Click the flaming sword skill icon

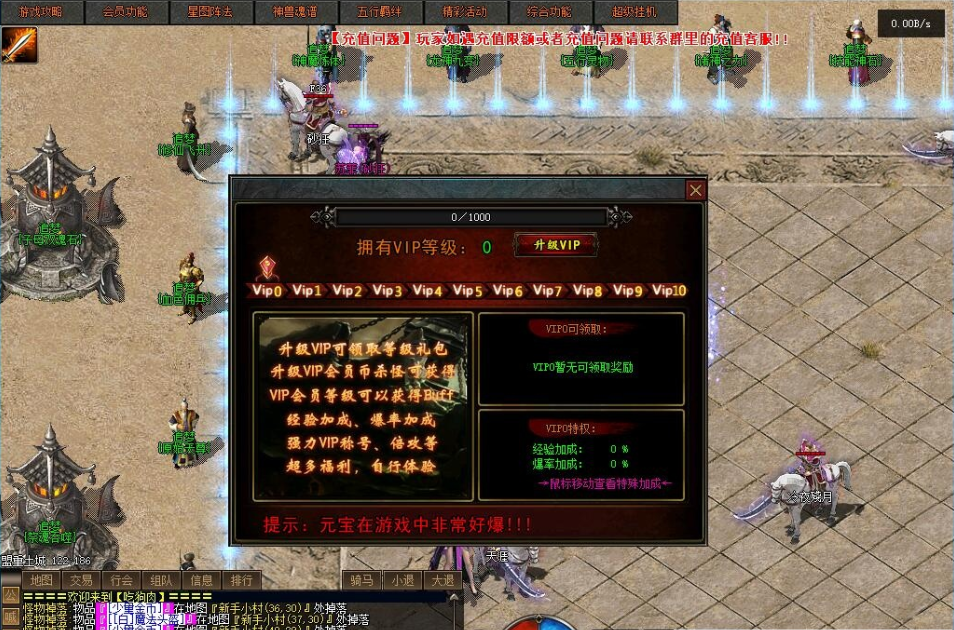coord(19,45)
